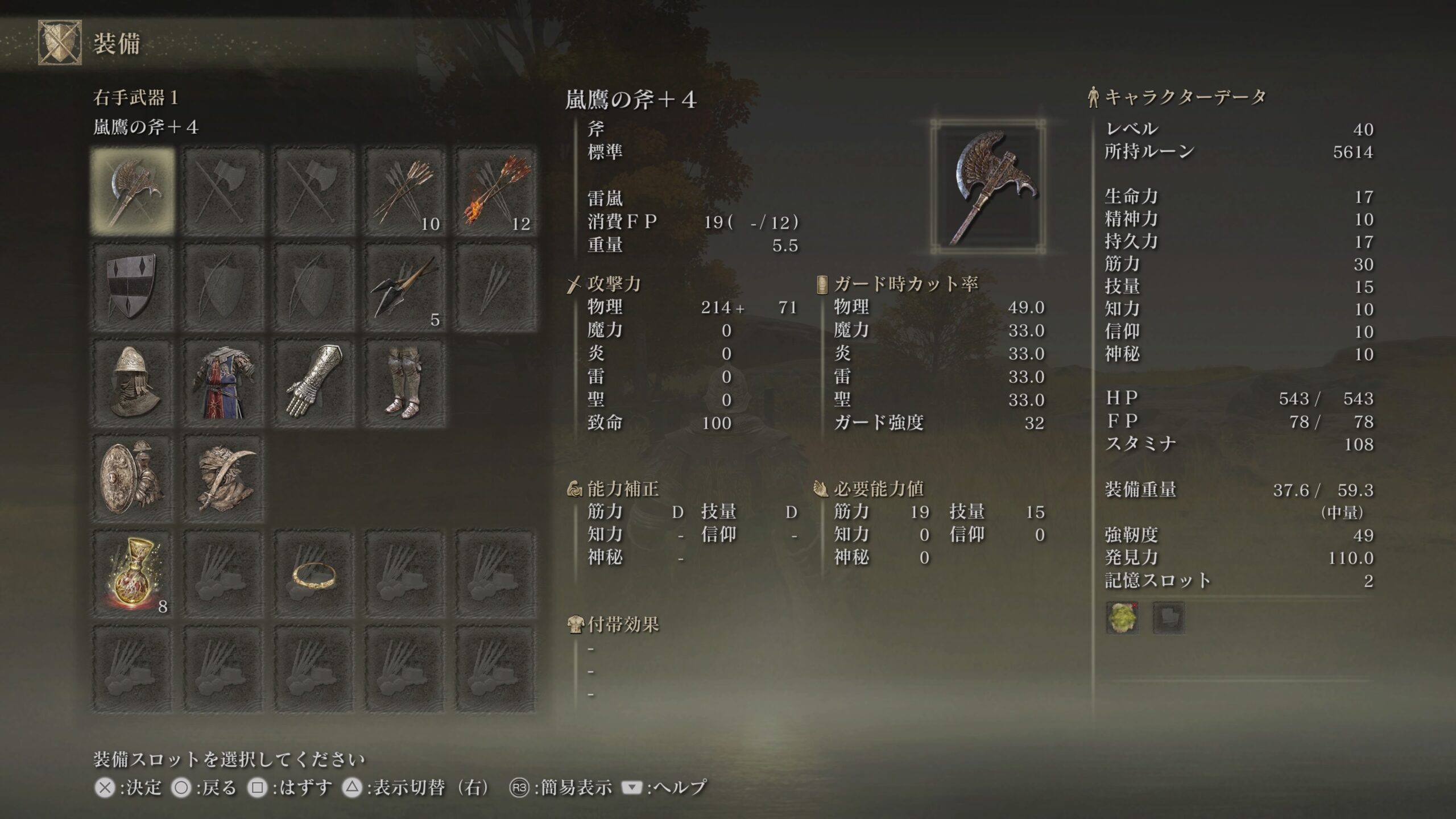Image resolution: width=1456 pixels, height=819 pixels.
Task: Select the Stormhawk Axe weapon slot
Action: coord(133,192)
